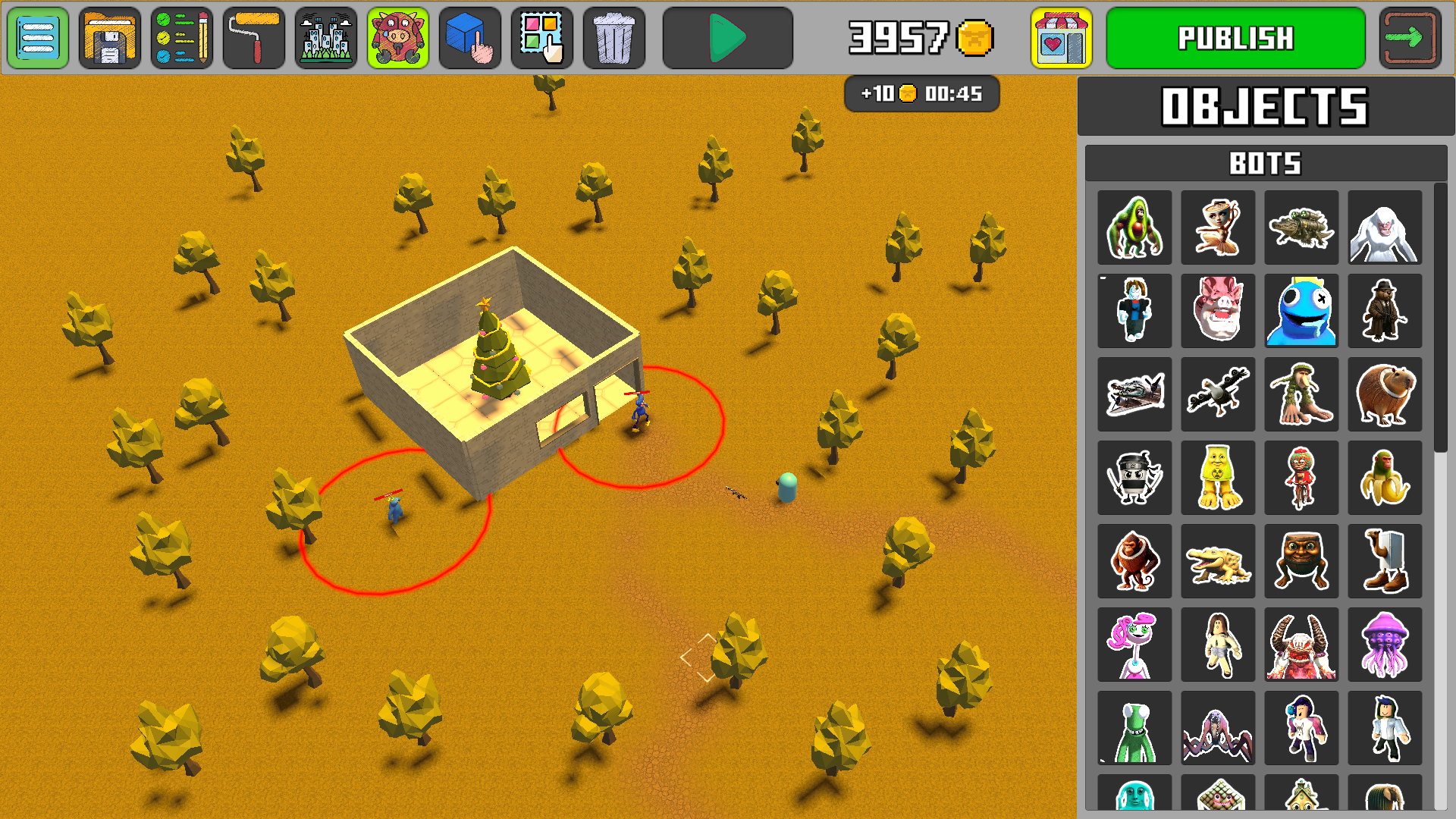This screenshot has height=819, width=1456.
Task: Click the trash can delete tool
Action: tap(613, 37)
